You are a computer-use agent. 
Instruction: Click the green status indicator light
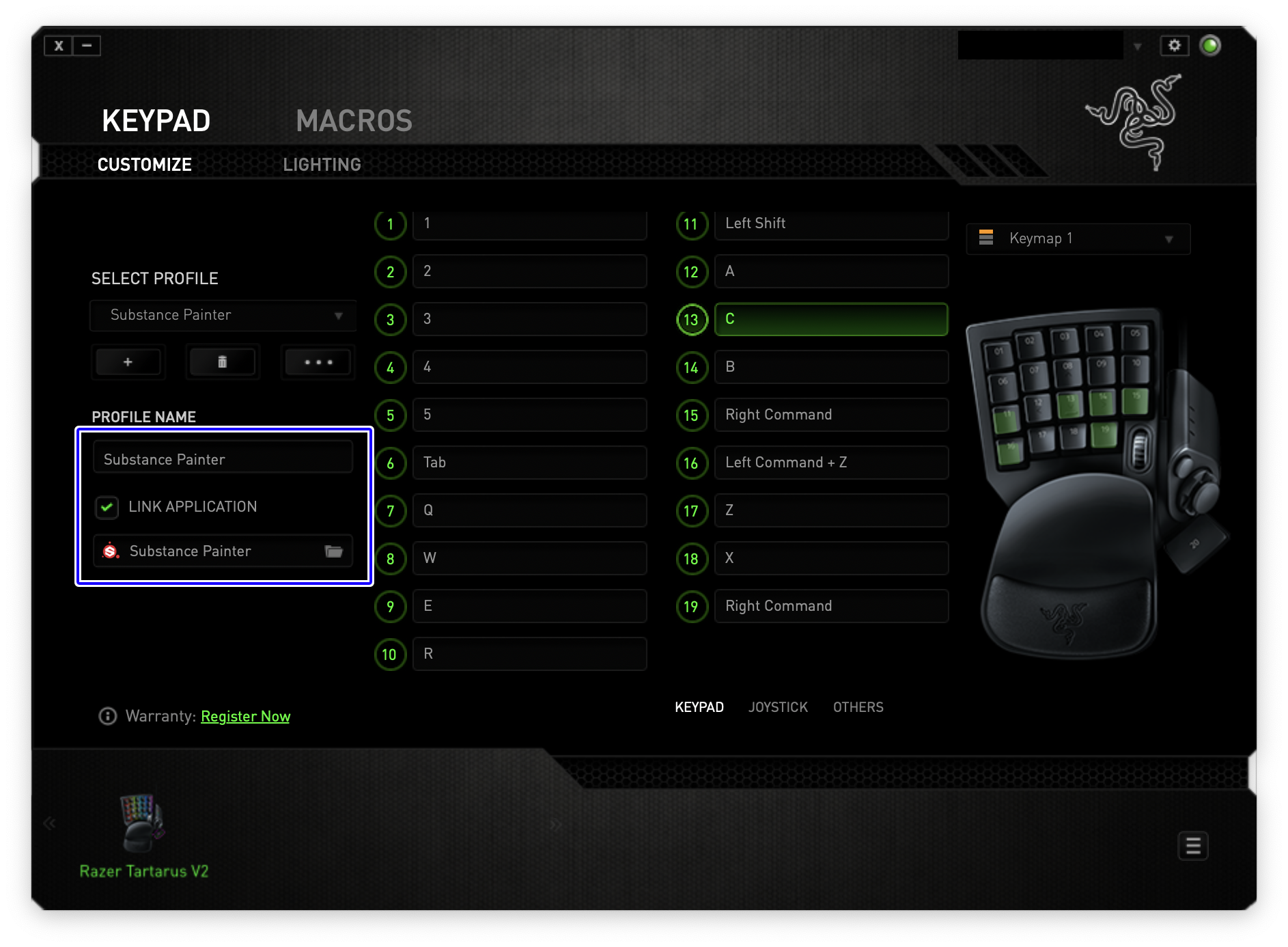click(x=1210, y=45)
